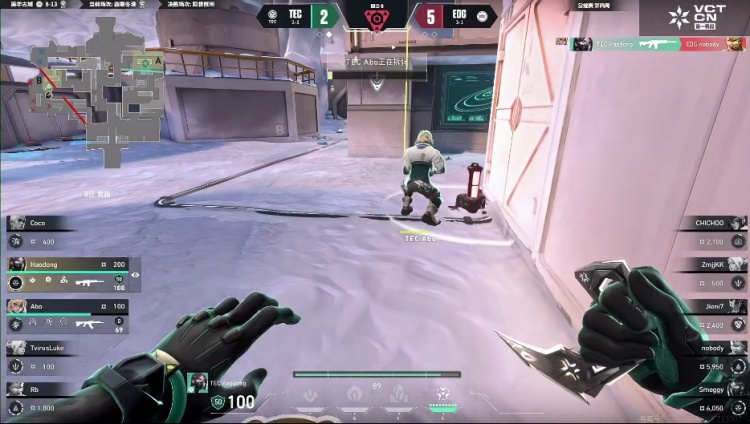Click the ultimate ability icon with charge pips

point(442,395)
